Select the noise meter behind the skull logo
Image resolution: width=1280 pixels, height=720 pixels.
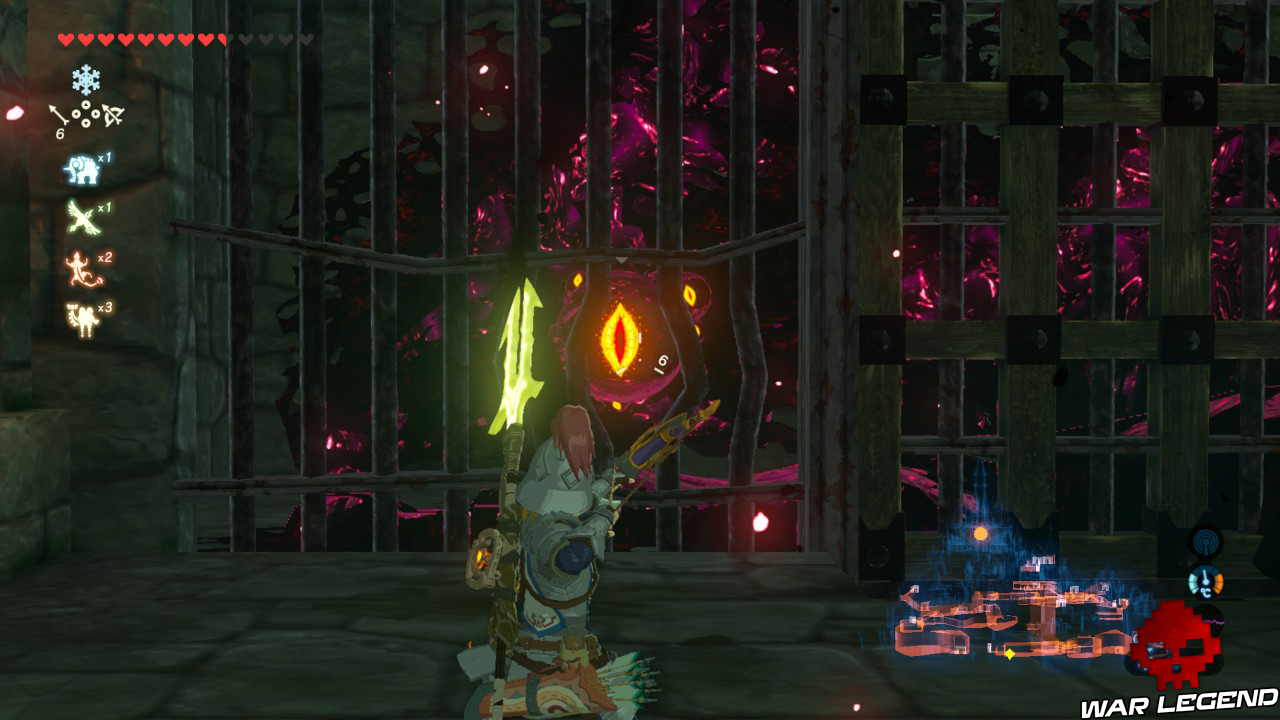click(1212, 621)
